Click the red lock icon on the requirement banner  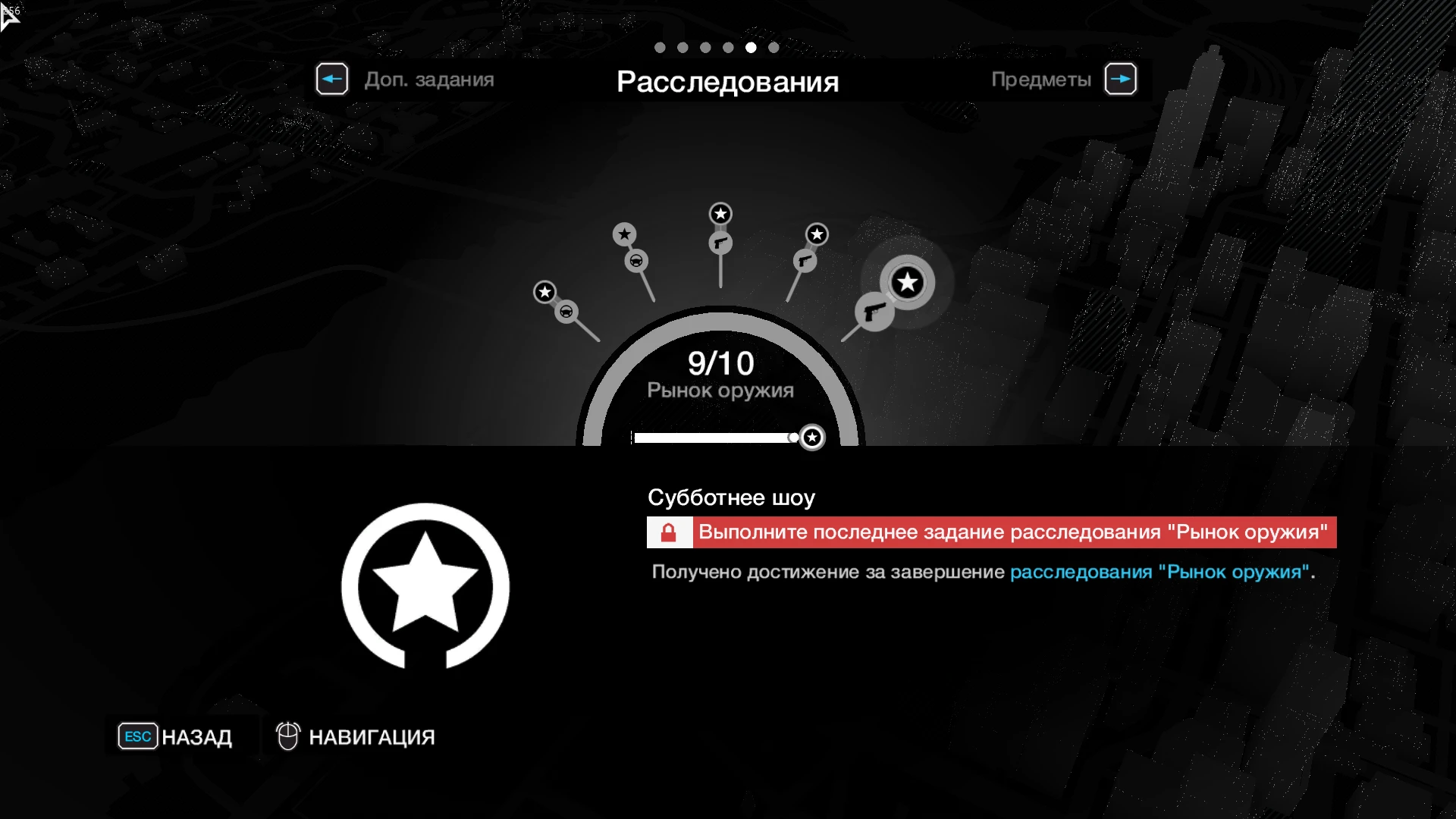669,532
